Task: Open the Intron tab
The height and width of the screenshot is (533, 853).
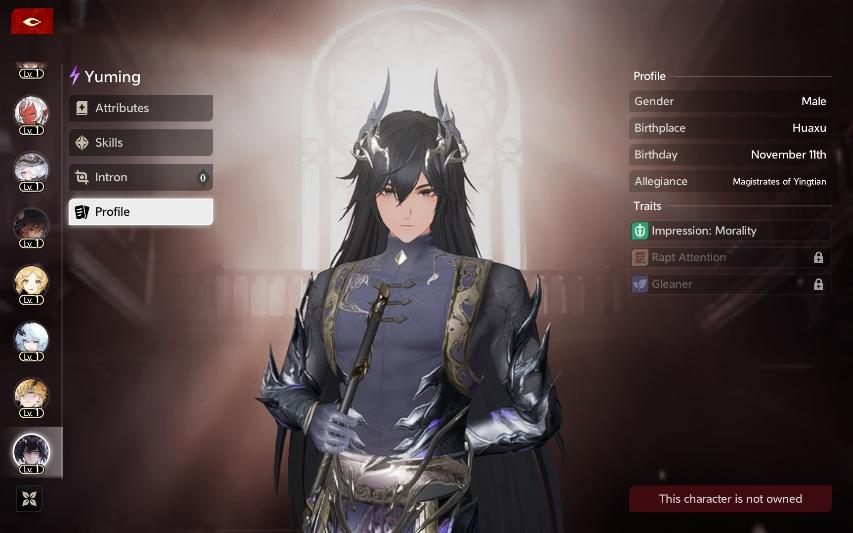Action: [x=140, y=178]
